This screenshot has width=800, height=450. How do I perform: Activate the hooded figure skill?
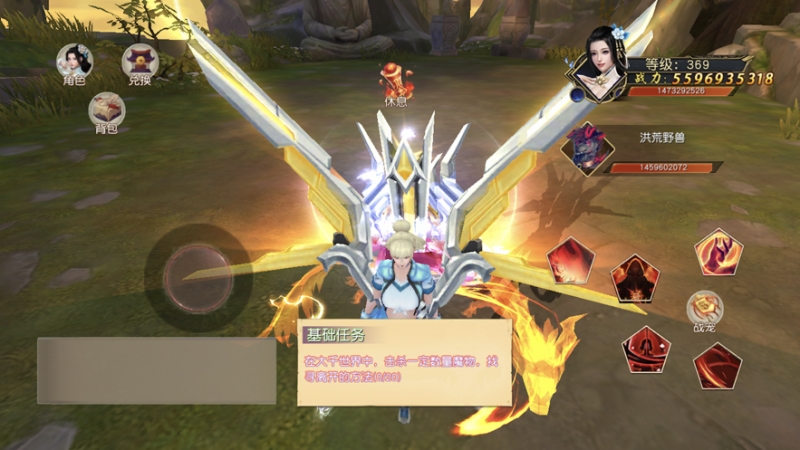pos(635,277)
